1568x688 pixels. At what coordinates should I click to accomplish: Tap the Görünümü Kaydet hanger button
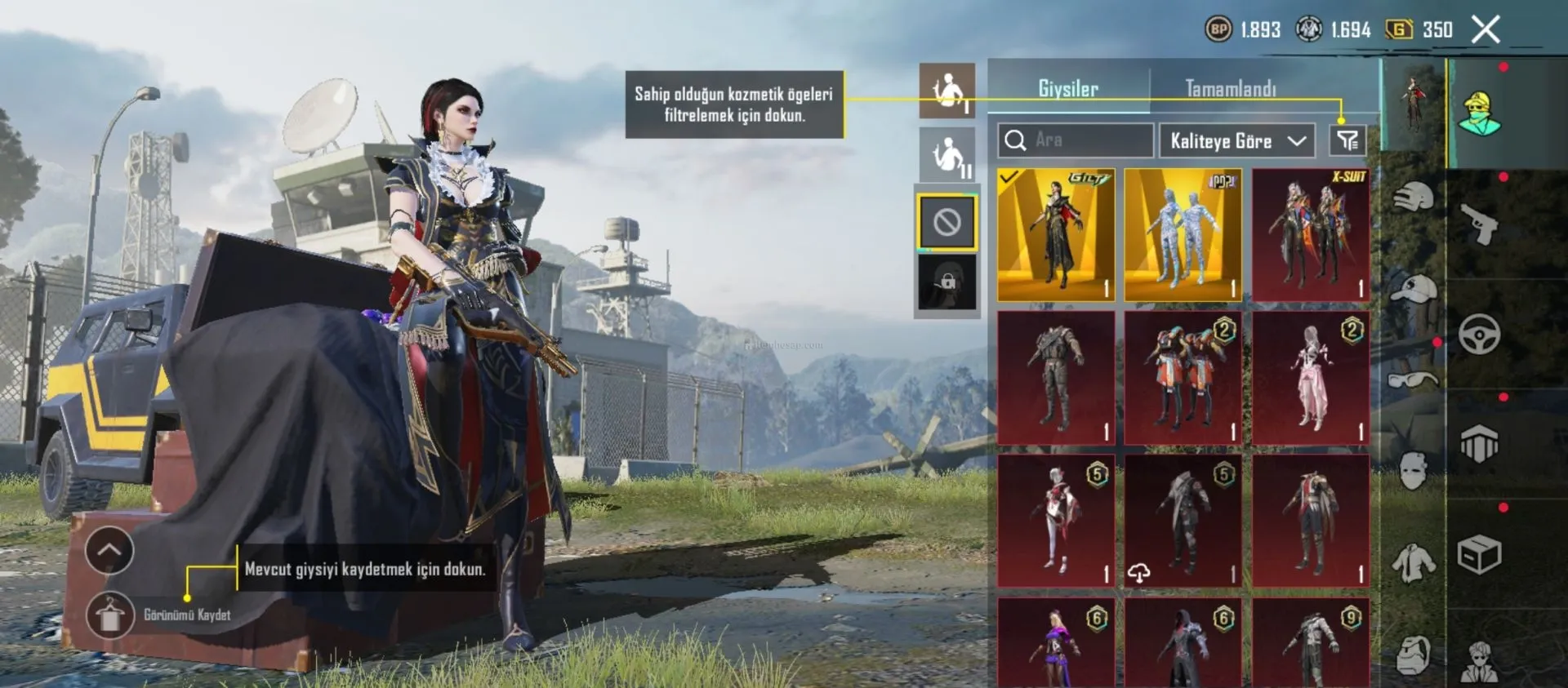(110, 615)
